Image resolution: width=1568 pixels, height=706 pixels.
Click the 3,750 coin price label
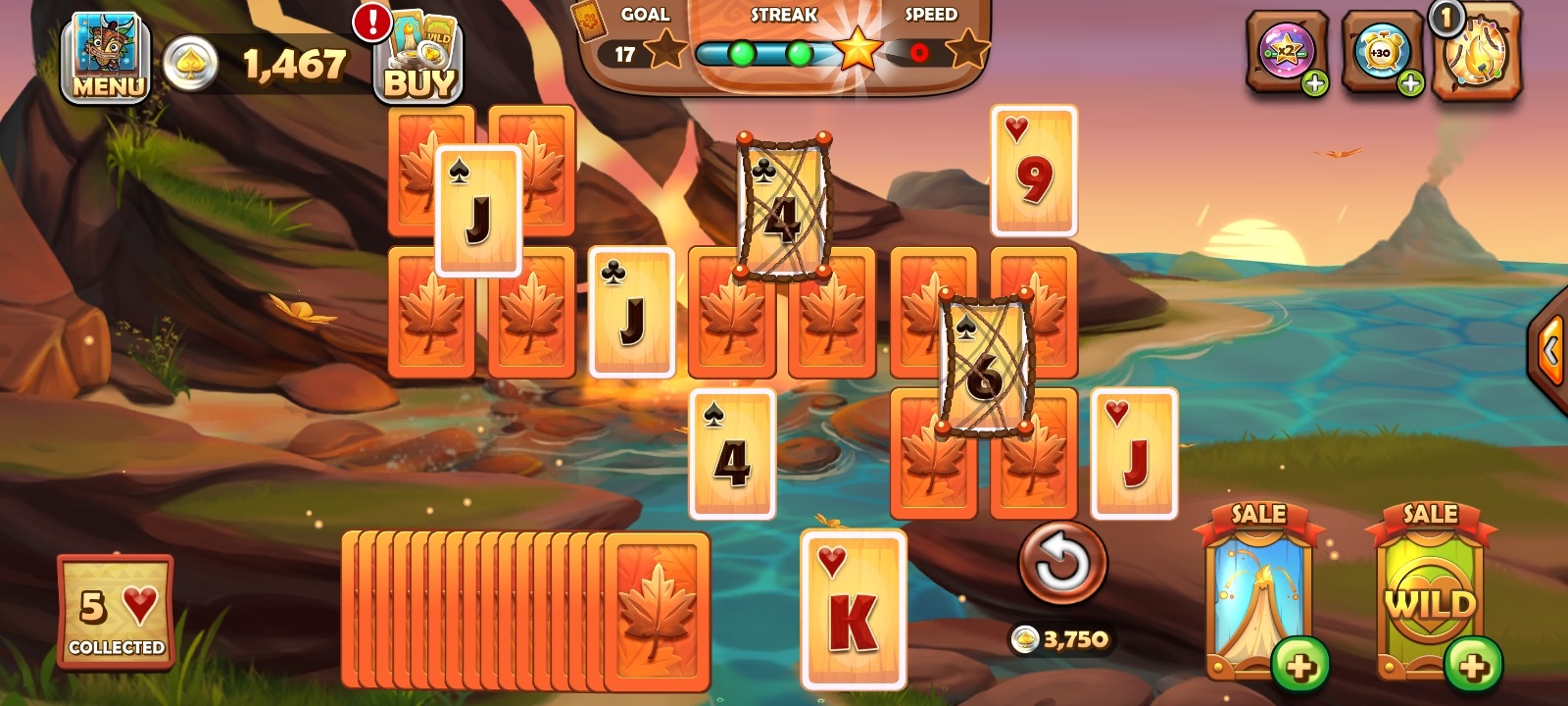coord(1063,638)
